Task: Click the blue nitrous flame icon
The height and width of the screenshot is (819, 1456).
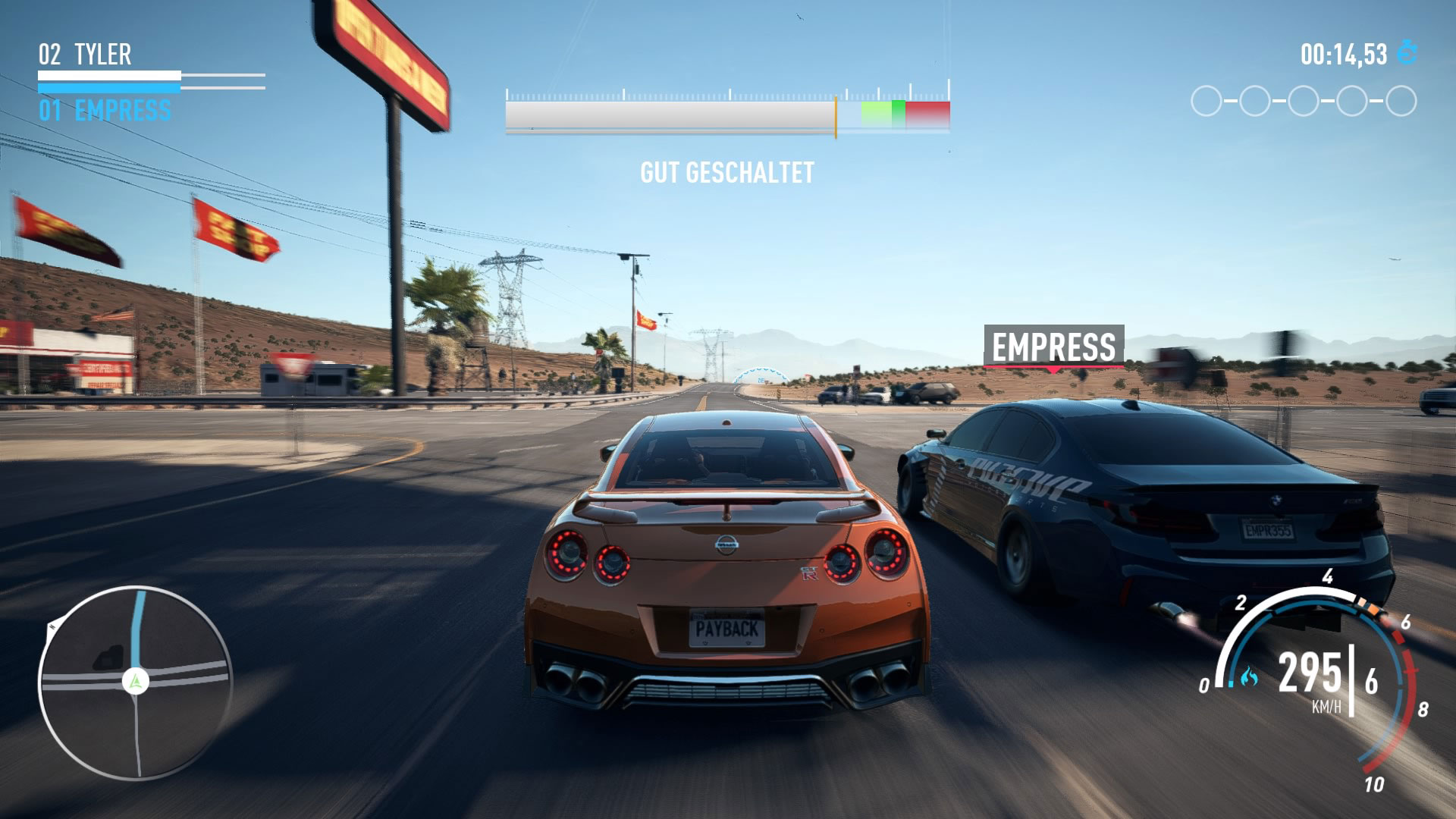Action: (1249, 676)
